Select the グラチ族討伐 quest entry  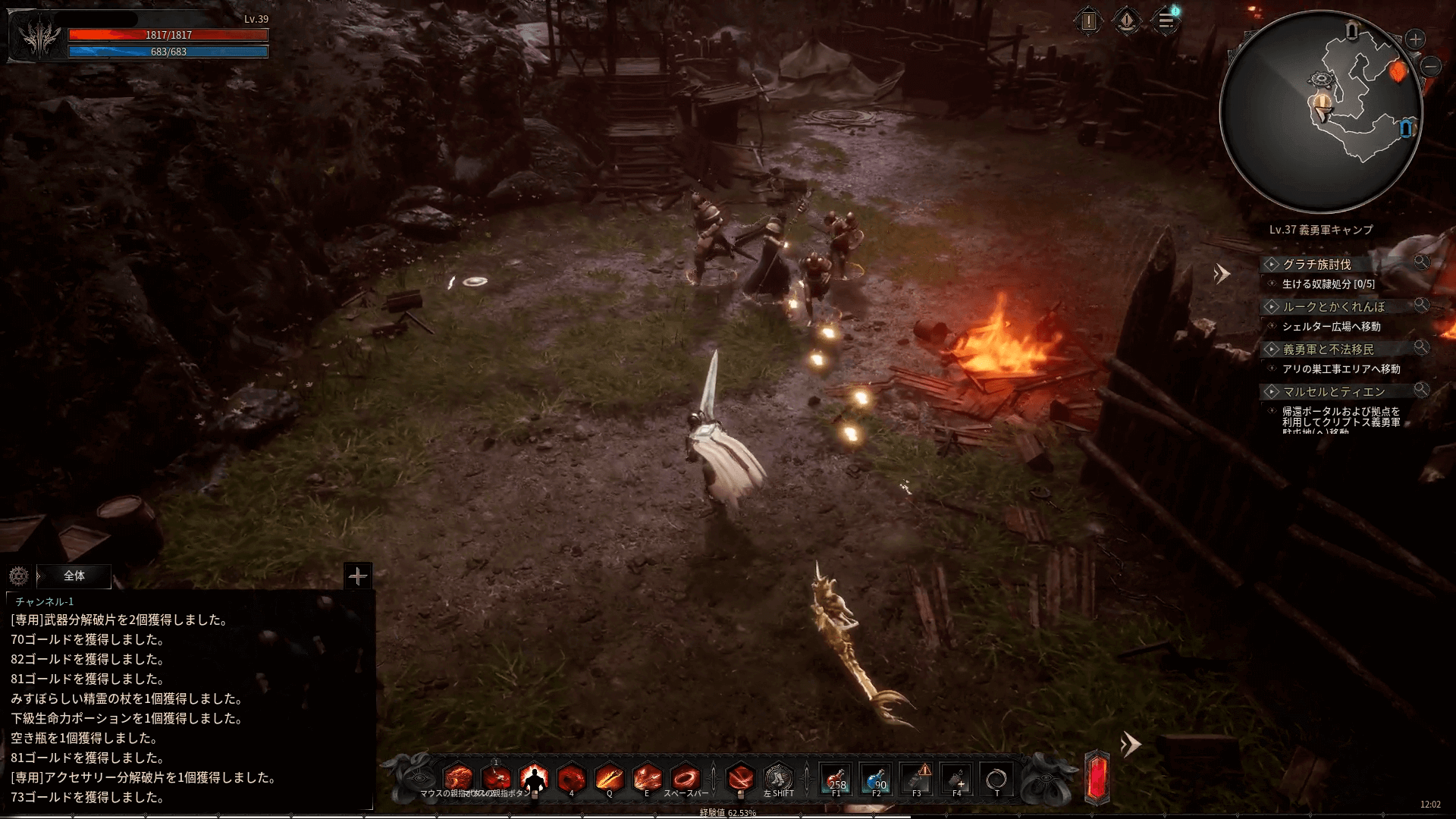(1316, 264)
